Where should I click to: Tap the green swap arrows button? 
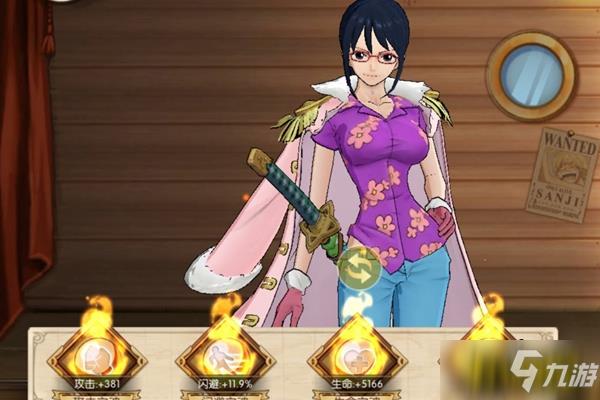coord(360,268)
